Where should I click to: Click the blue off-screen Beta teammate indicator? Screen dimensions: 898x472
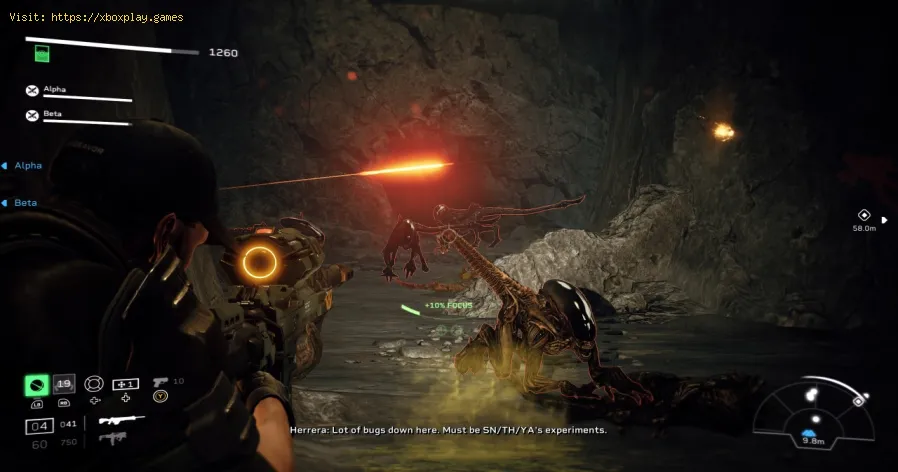tap(20, 203)
